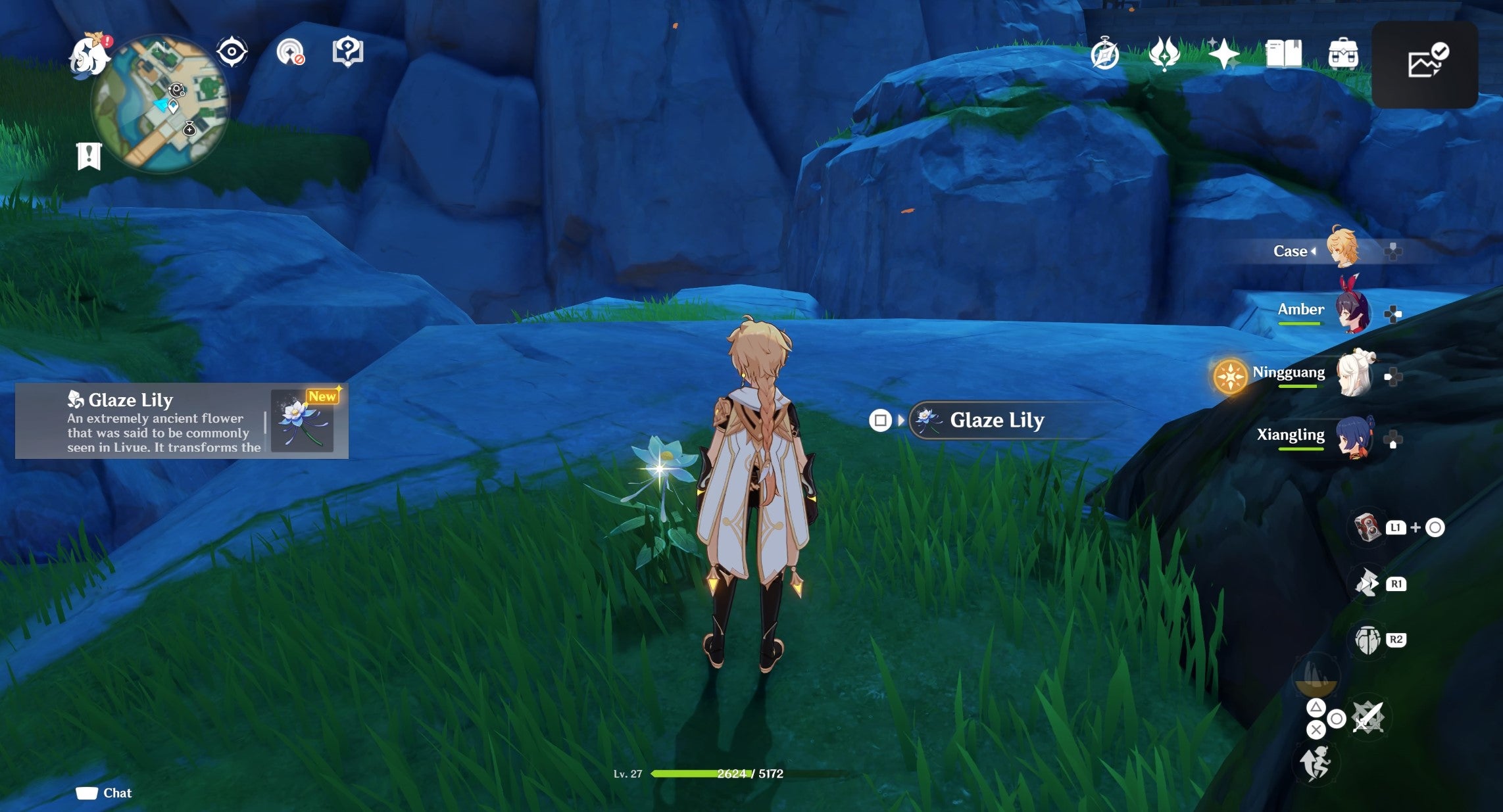Click the screenshot saved thumbnail

1425,64
